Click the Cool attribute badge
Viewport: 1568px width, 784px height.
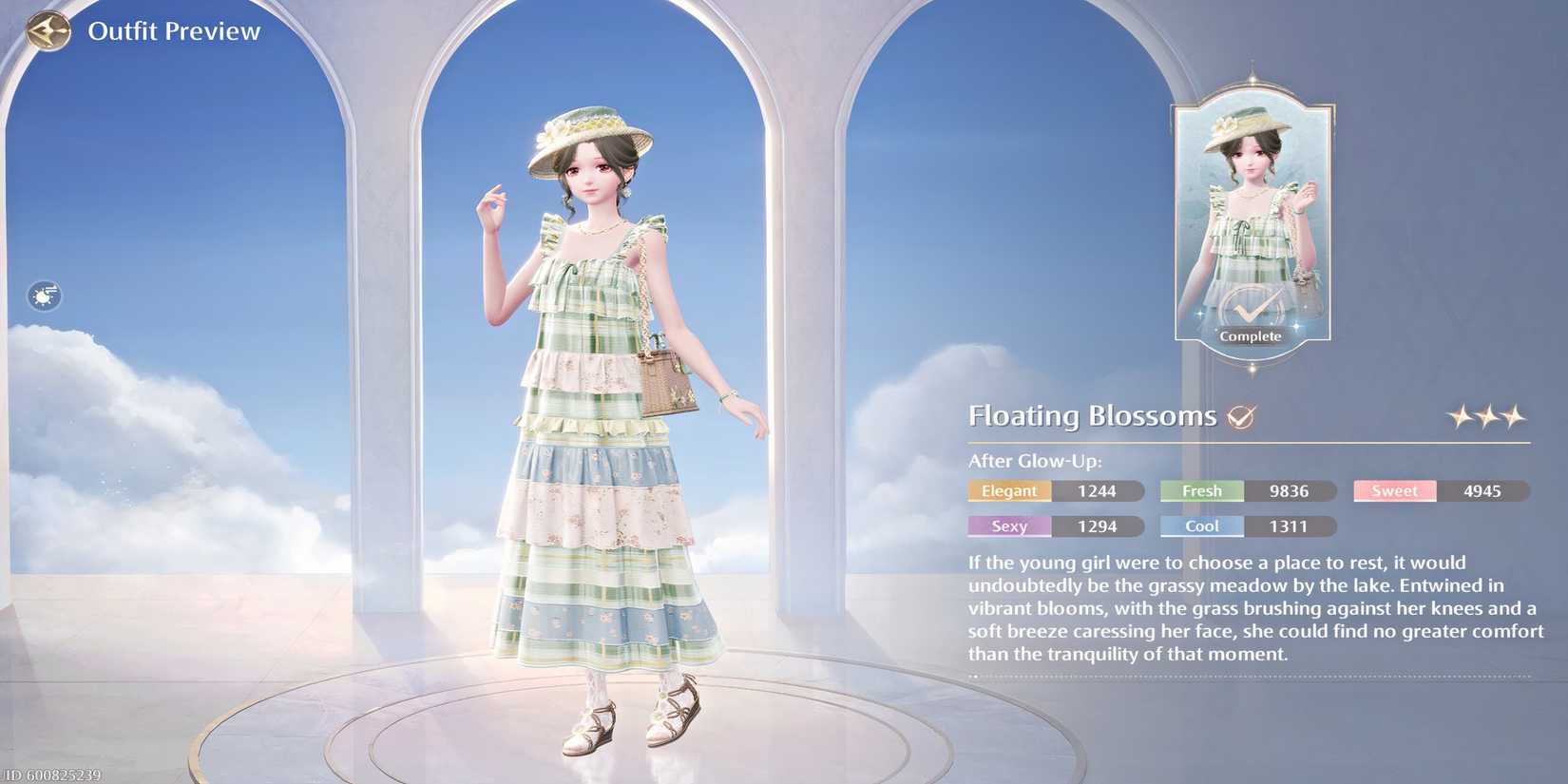point(1200,526)
